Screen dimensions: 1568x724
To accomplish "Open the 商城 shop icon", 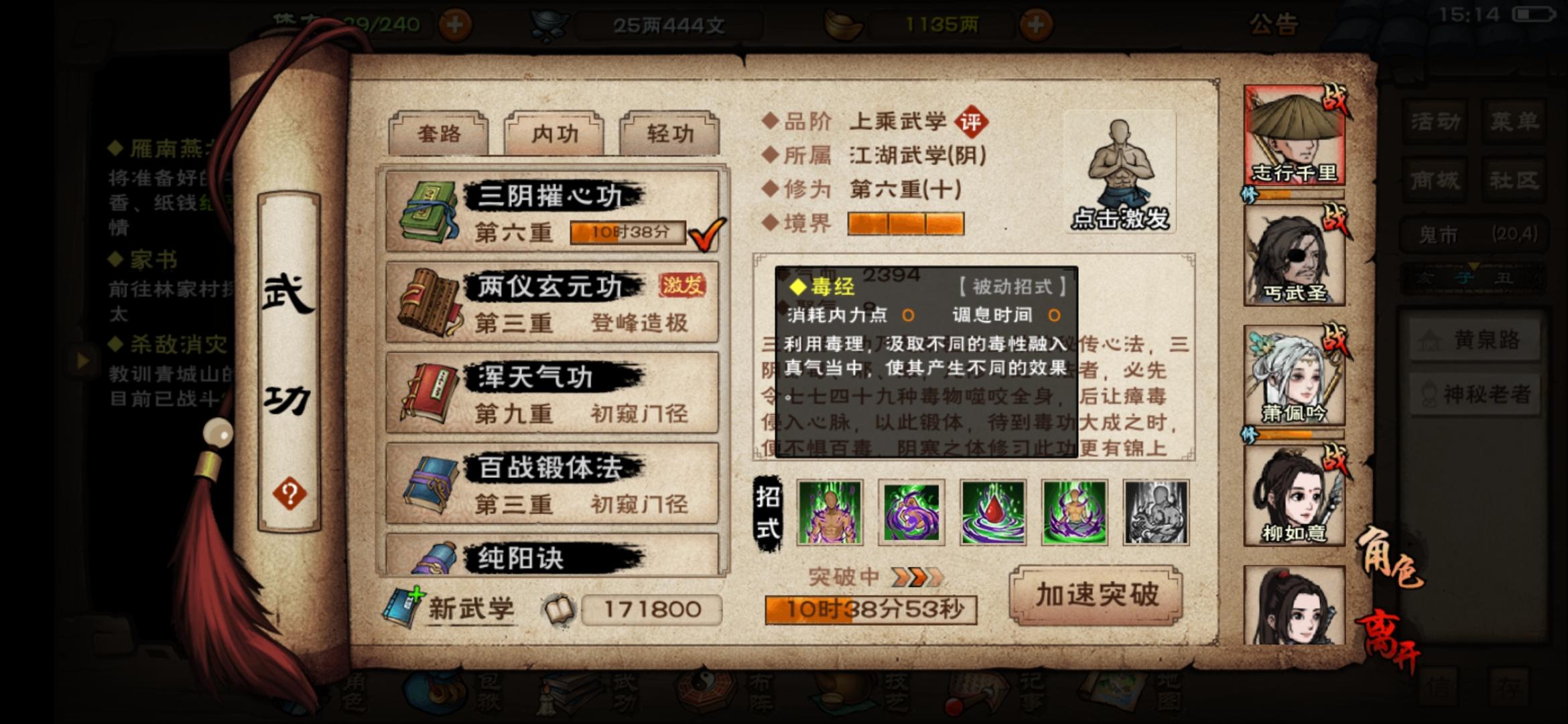I will [1436, 180].
